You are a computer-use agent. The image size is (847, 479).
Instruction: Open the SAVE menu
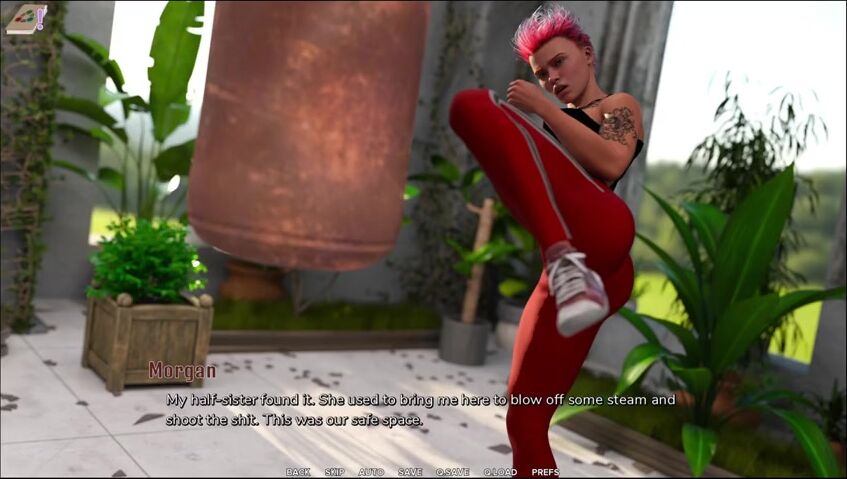click(x=410, y=472)
